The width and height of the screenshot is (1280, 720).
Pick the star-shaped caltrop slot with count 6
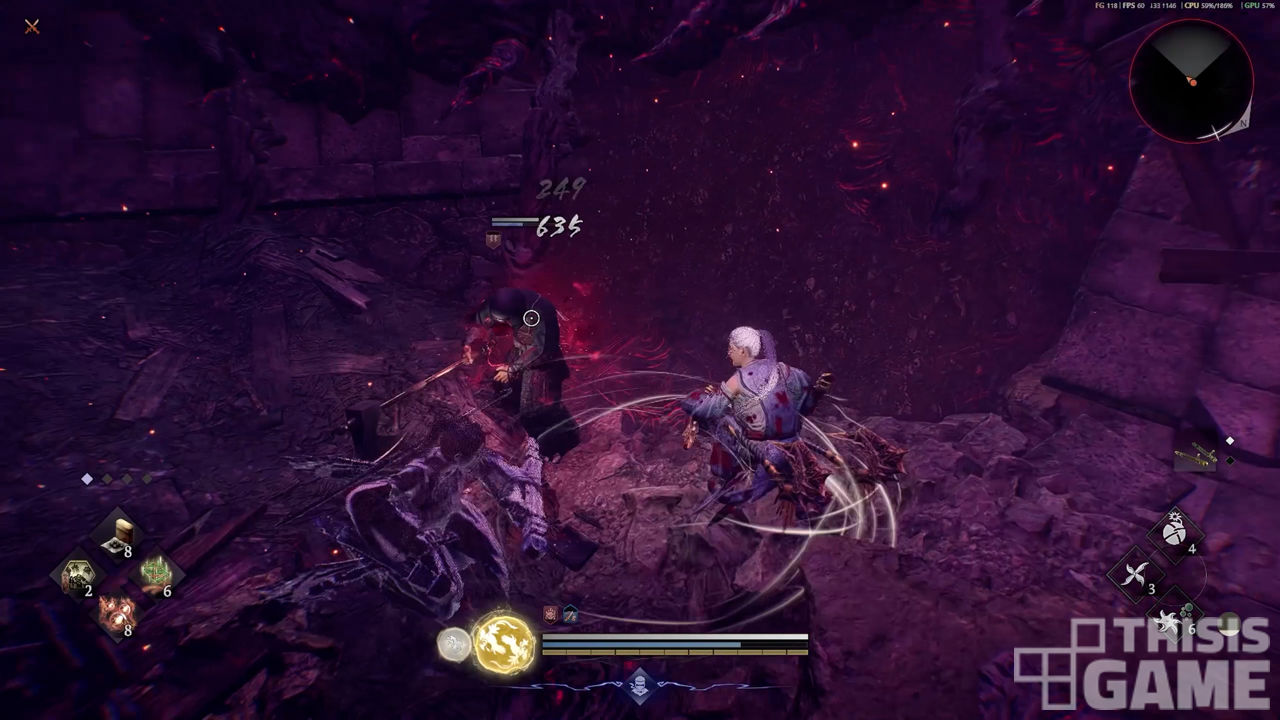point(1176,615)
